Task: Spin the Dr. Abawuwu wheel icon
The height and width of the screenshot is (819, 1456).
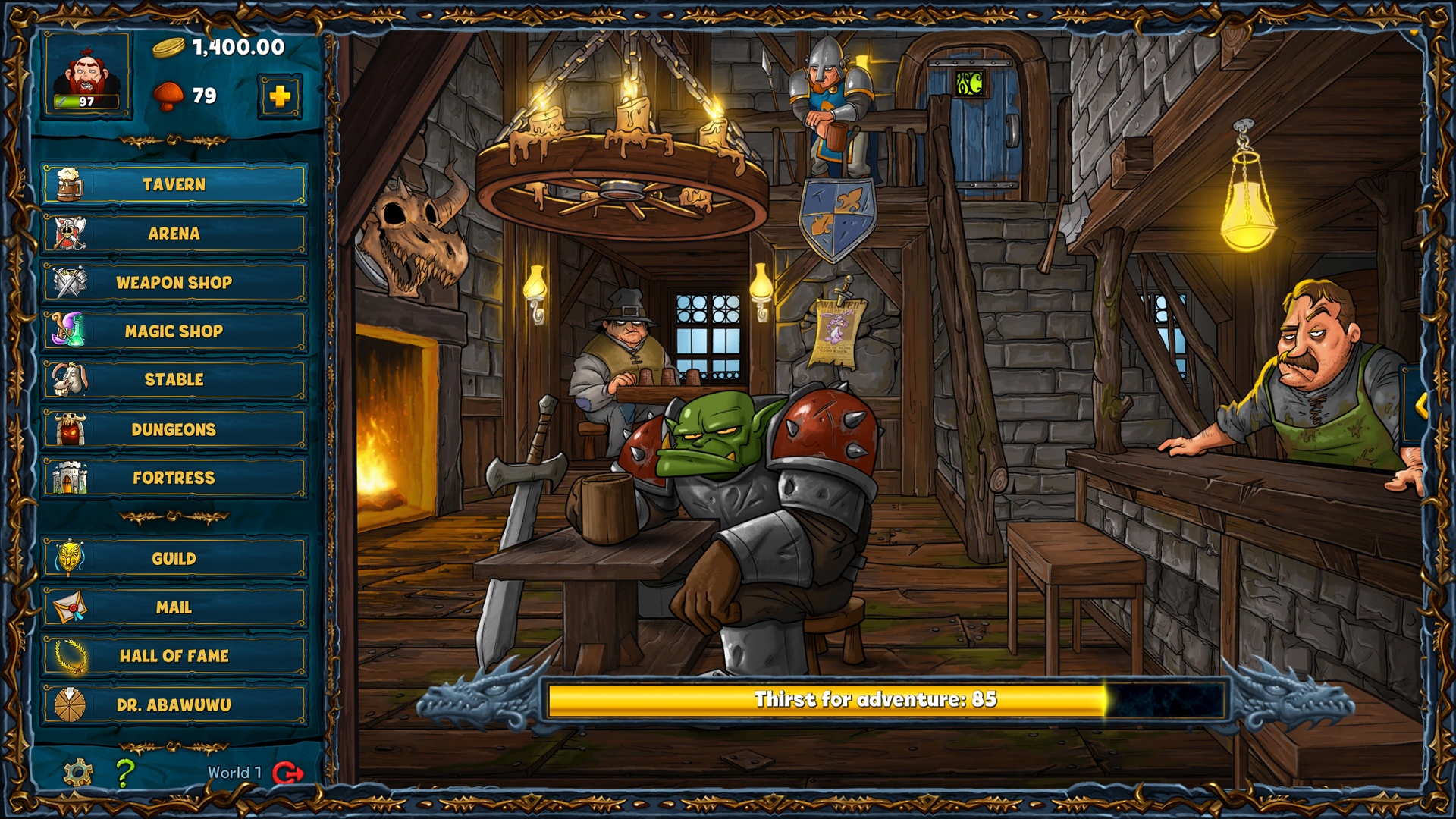Action: tap(72, 704)
